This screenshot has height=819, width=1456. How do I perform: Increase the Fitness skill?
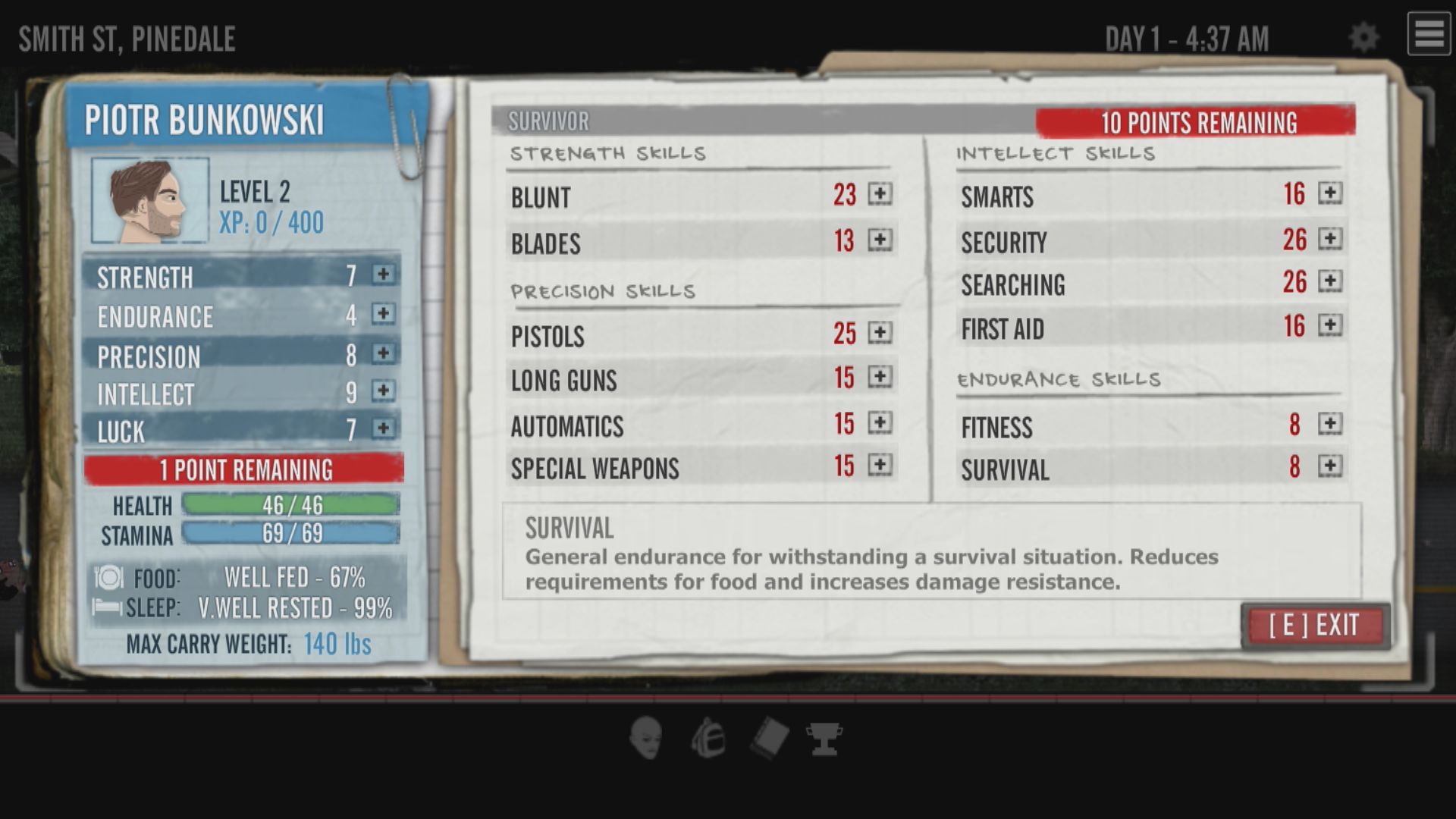[x=1329, y=424]
